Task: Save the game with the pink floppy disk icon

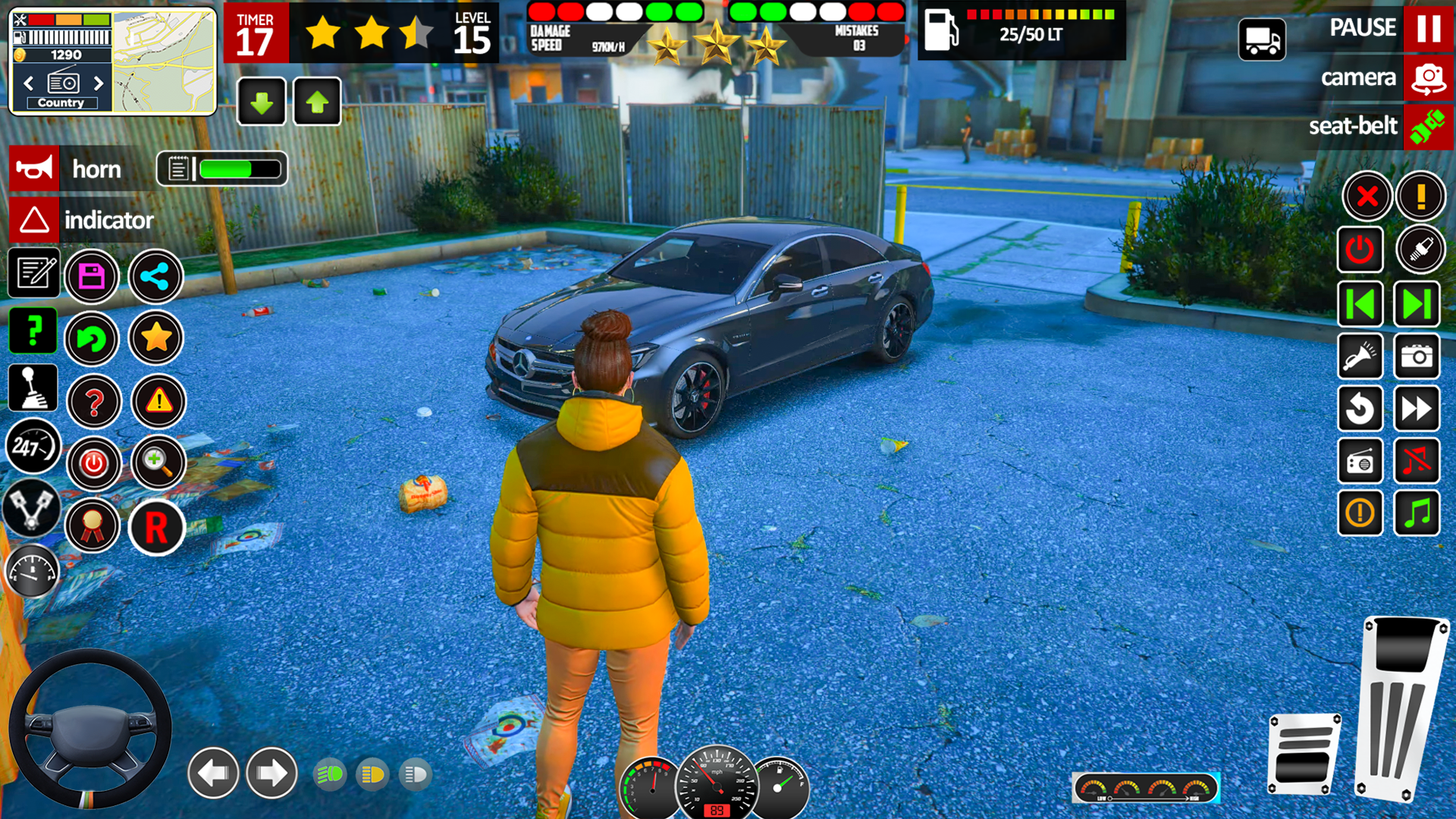Action: pyautogui.click(x=92, y=277)
